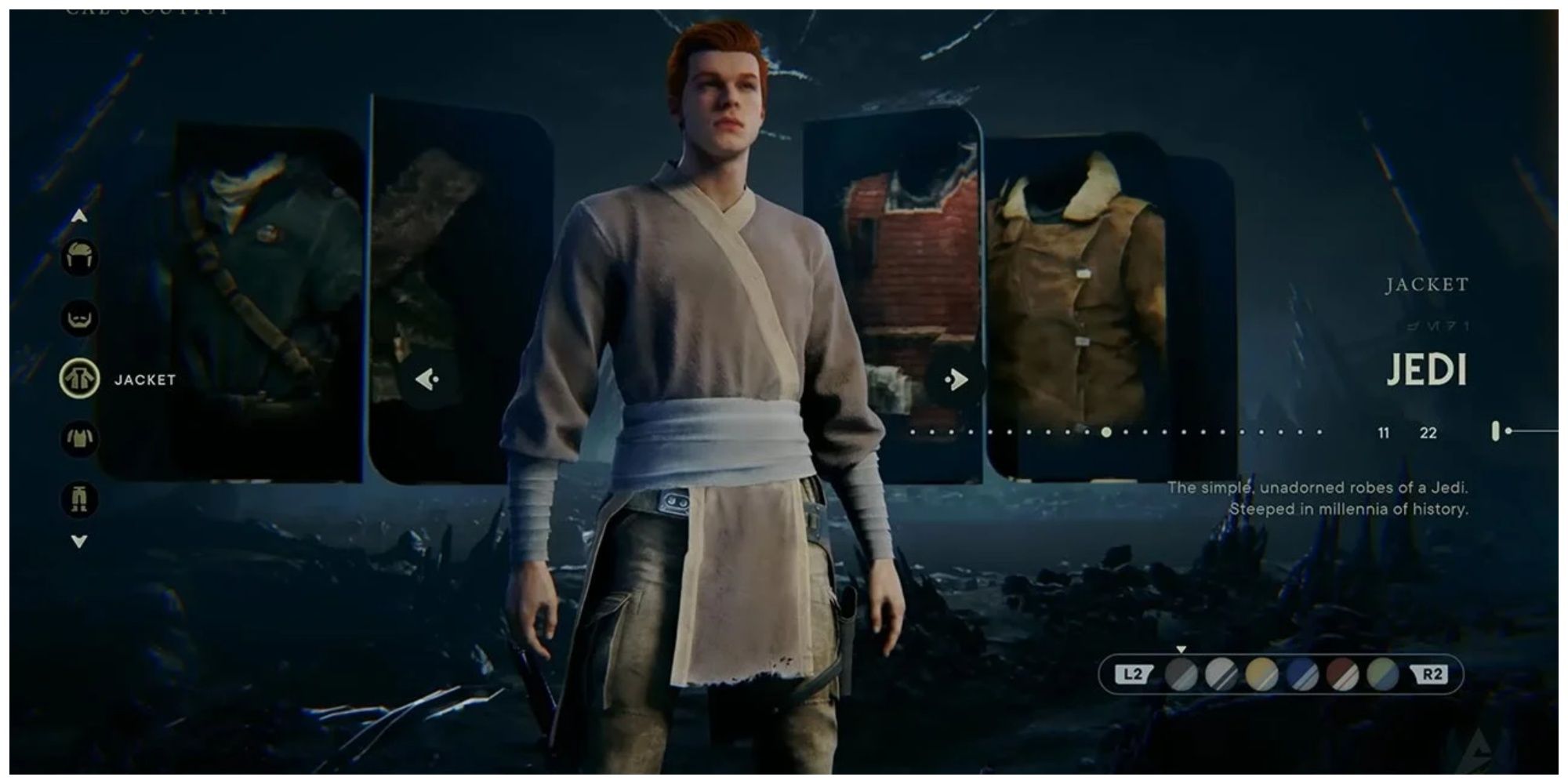Select the hair customization icon
Screen dimensions: 1568x784
pos(79,256)
